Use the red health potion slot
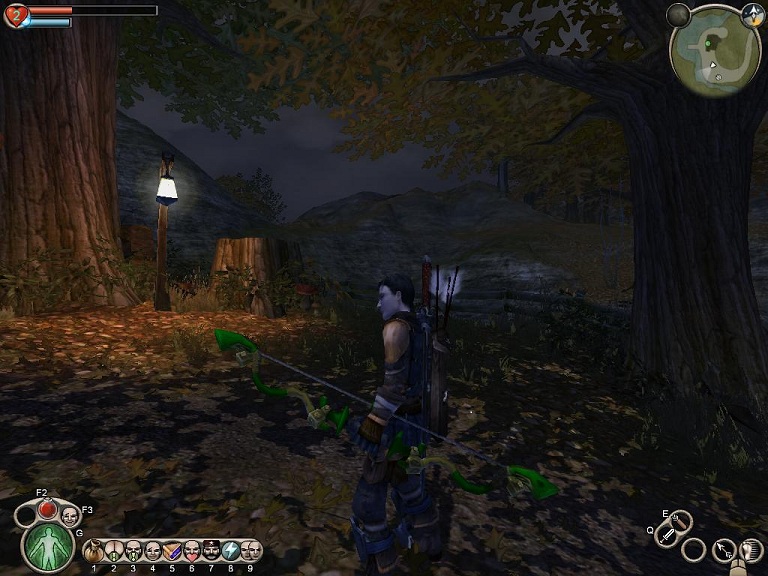768x576 pixels. coord(47,510)
